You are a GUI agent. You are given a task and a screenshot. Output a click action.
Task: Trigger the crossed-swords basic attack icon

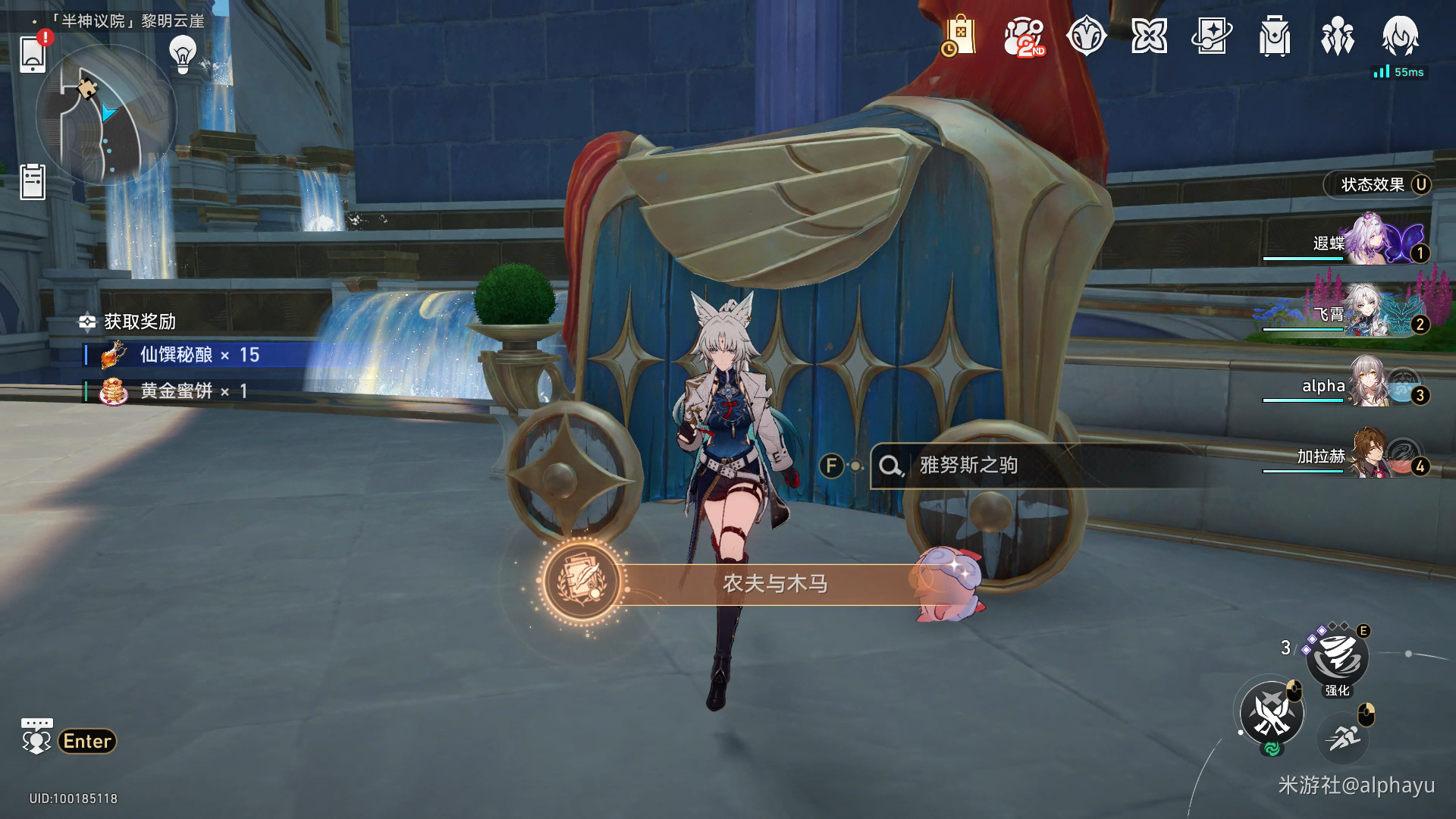1272,713
